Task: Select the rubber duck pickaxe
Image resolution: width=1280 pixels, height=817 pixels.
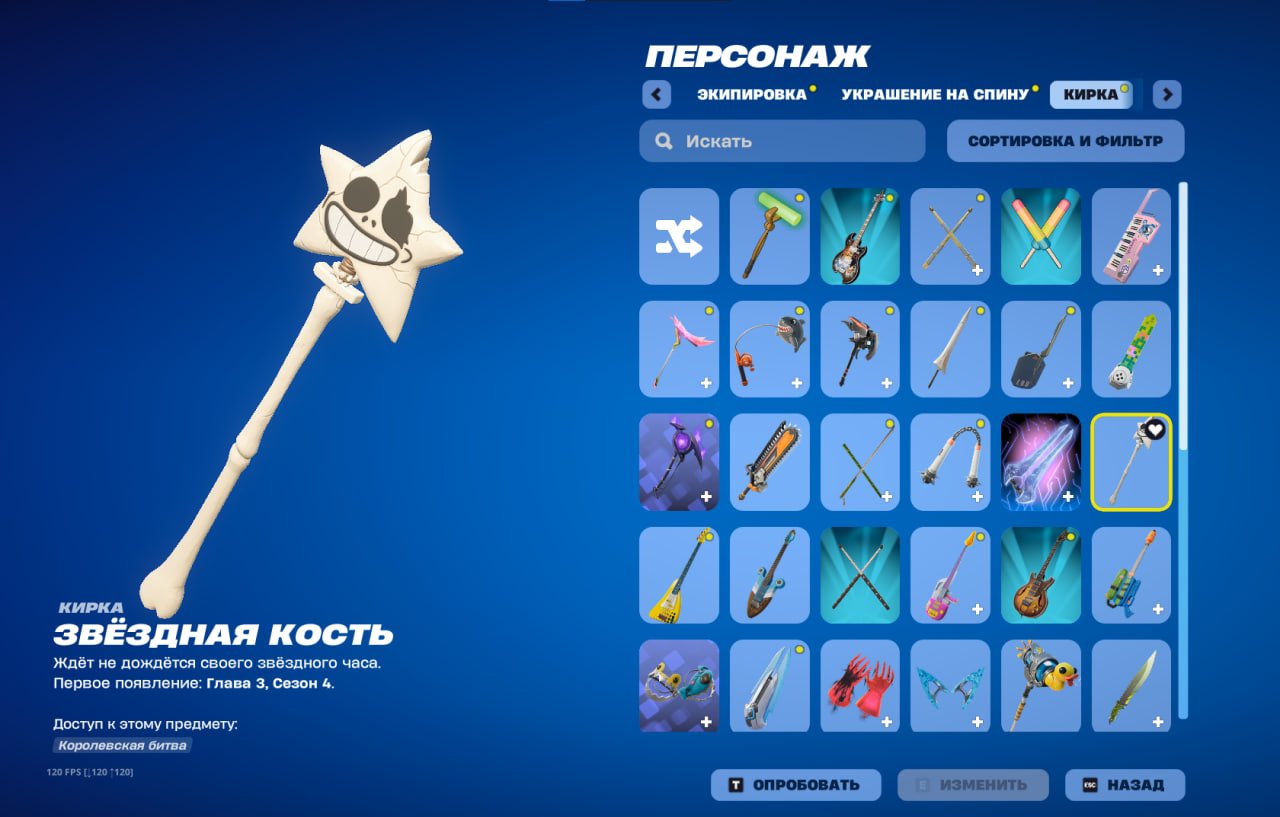Action: 1040,687
